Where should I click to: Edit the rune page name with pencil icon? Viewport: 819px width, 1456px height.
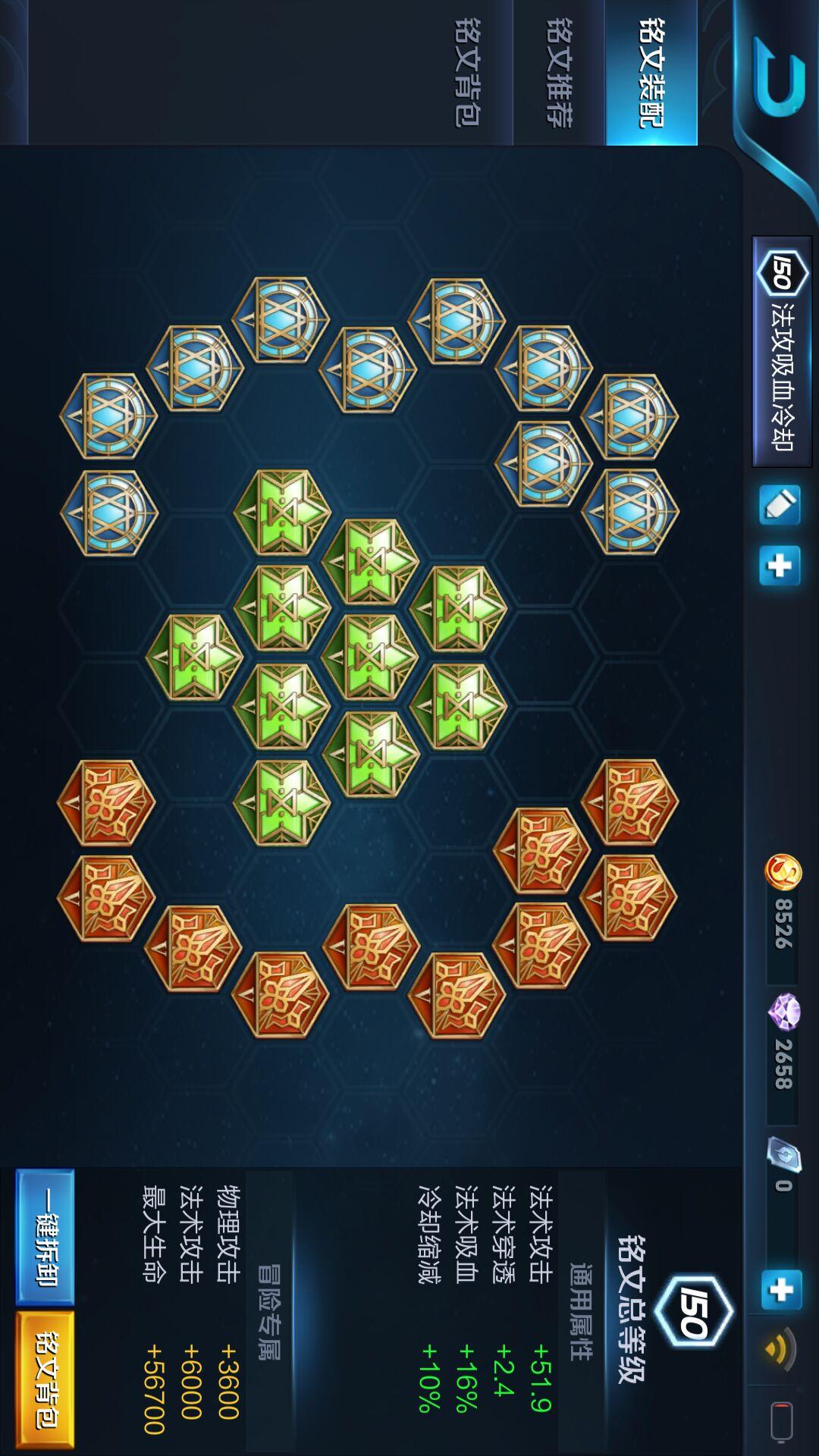(x=780, y=505)
